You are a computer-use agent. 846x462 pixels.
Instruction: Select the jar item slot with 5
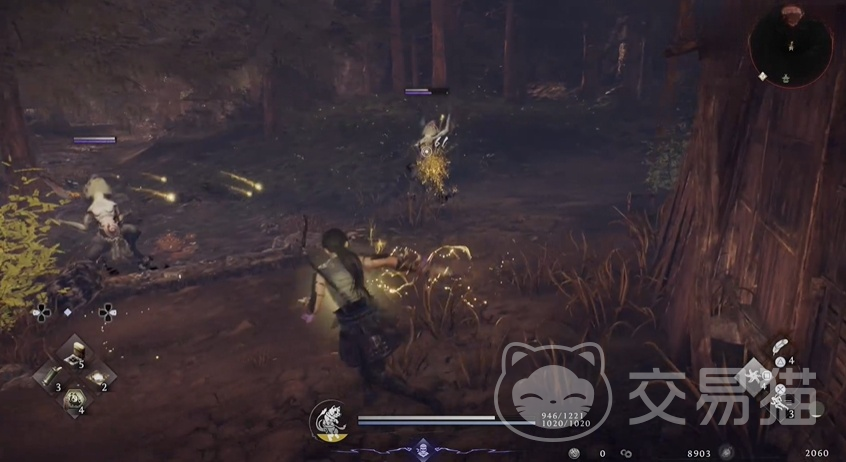(x=75, y=353)
